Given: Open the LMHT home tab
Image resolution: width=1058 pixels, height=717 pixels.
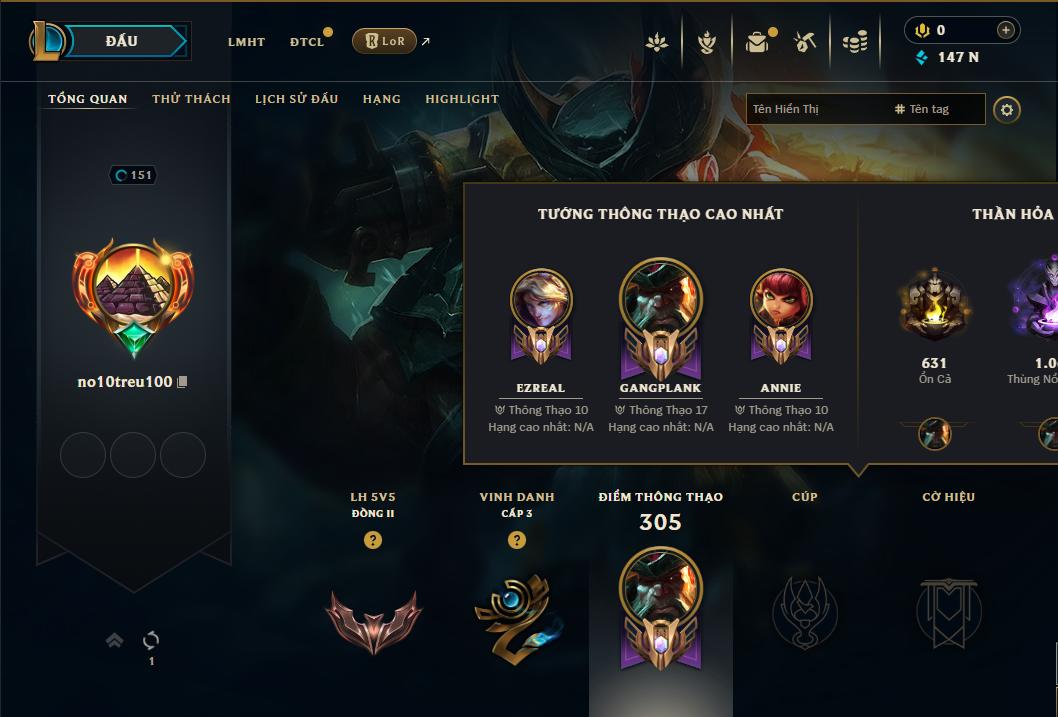Looking at the screenshot, I should click(246, 42).
